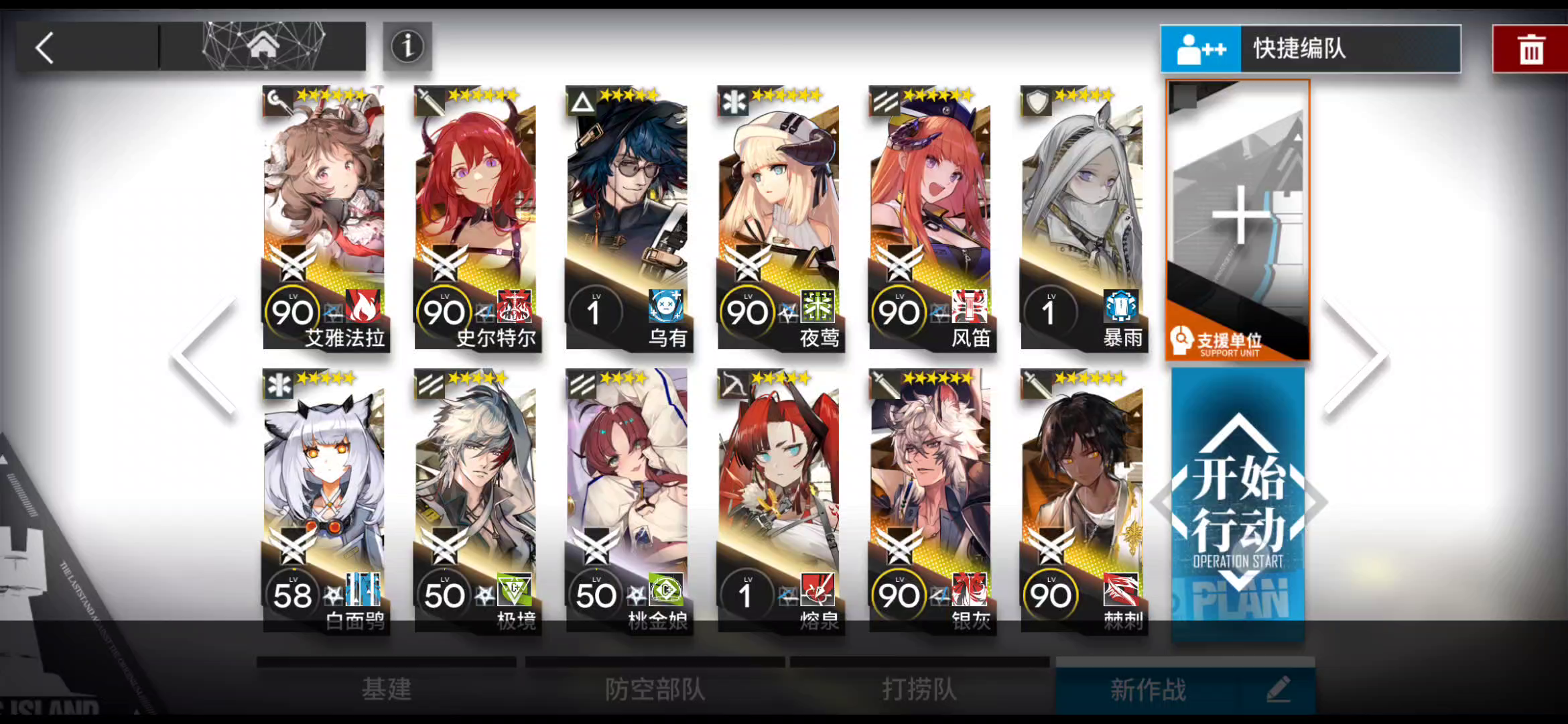Choose the 暴雨 operator card
1568x724 pixels.
click(1082, 218)
